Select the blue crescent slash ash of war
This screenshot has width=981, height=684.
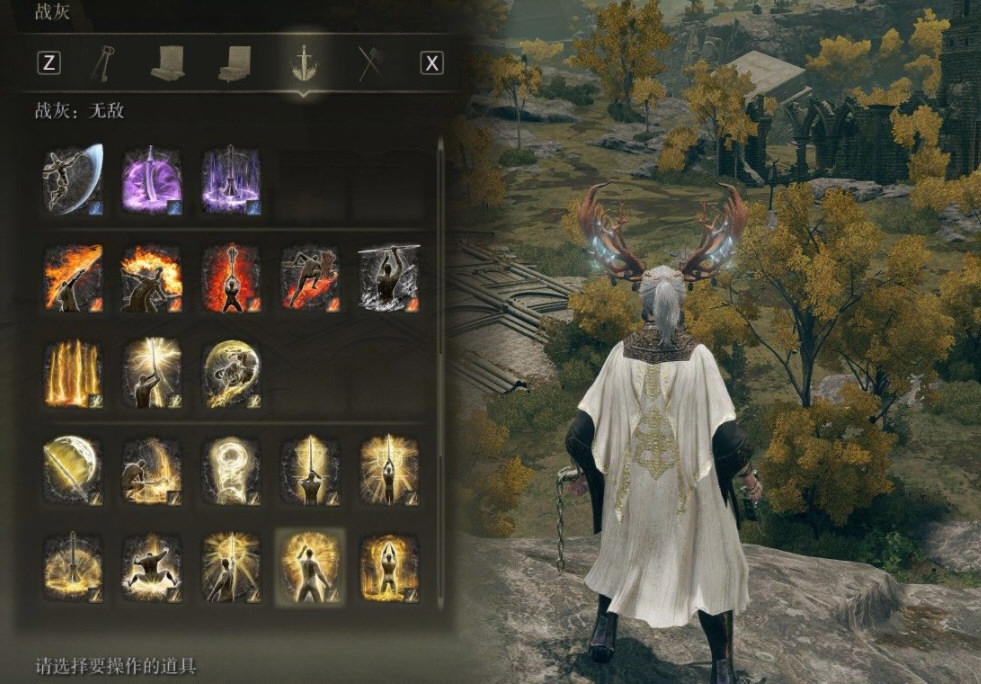coord(72,179)
